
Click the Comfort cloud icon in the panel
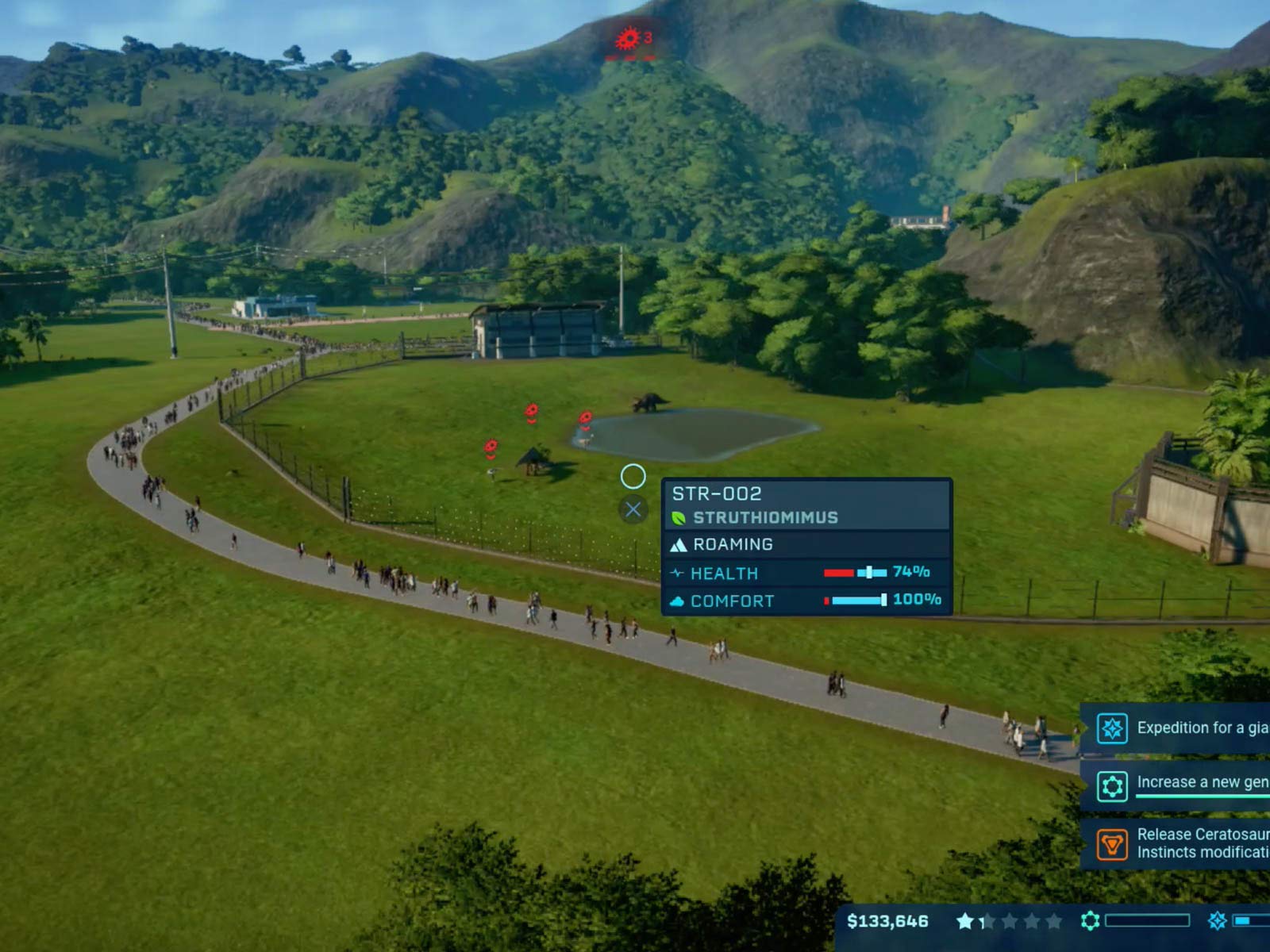[677, 601]
